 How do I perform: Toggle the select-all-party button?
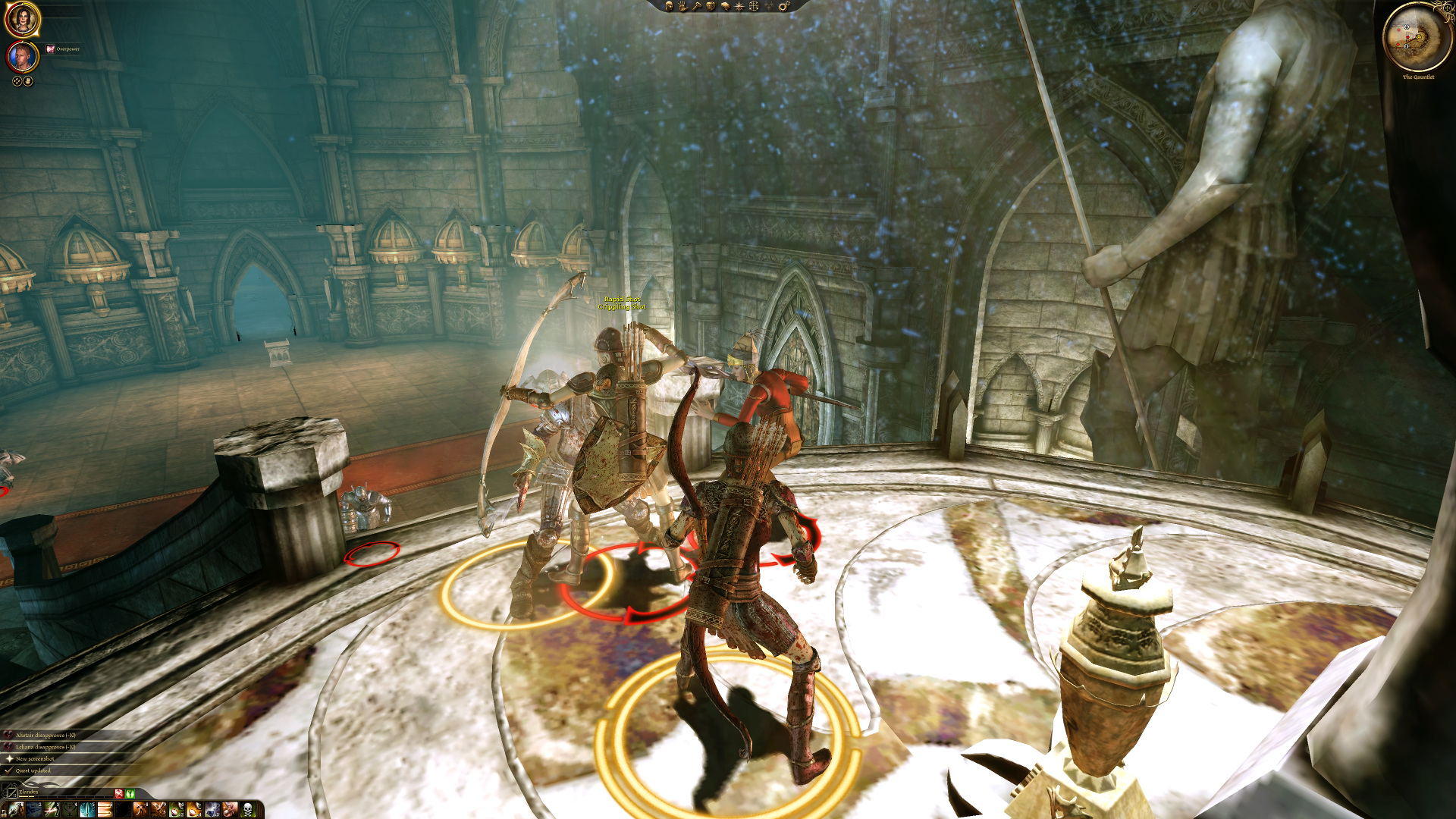17,81
